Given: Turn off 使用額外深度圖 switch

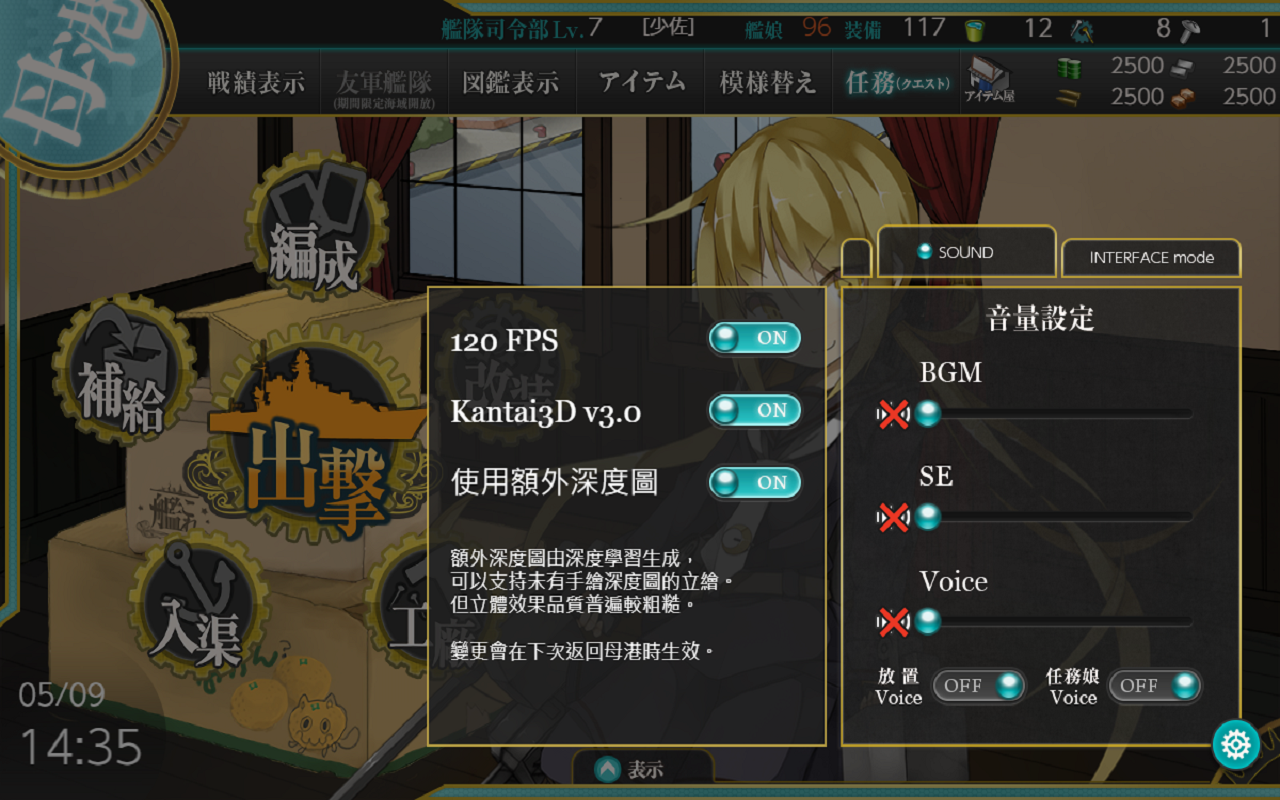Looking at the screenshot, I should pyautogui.click(x=754, y=482).
